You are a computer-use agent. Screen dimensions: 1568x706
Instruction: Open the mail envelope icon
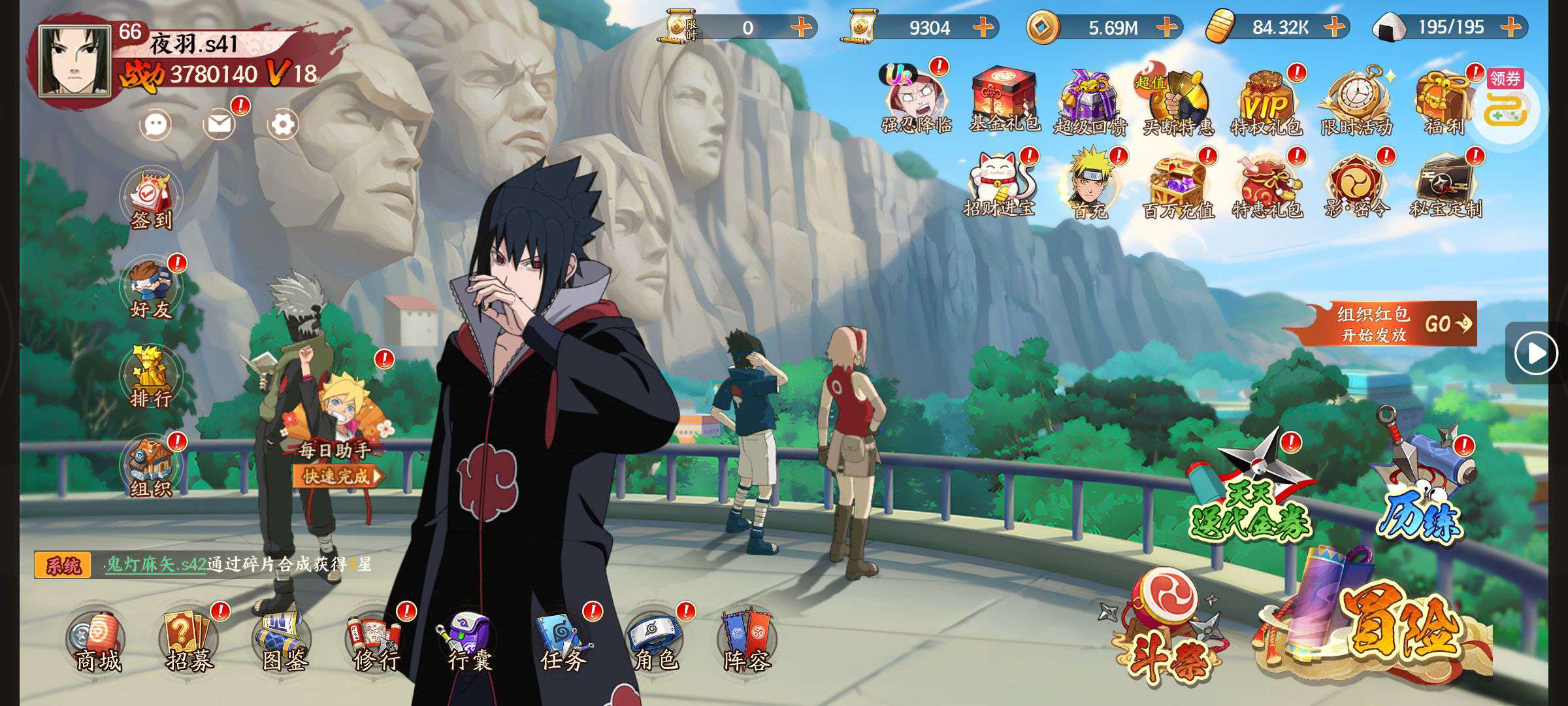220,124
